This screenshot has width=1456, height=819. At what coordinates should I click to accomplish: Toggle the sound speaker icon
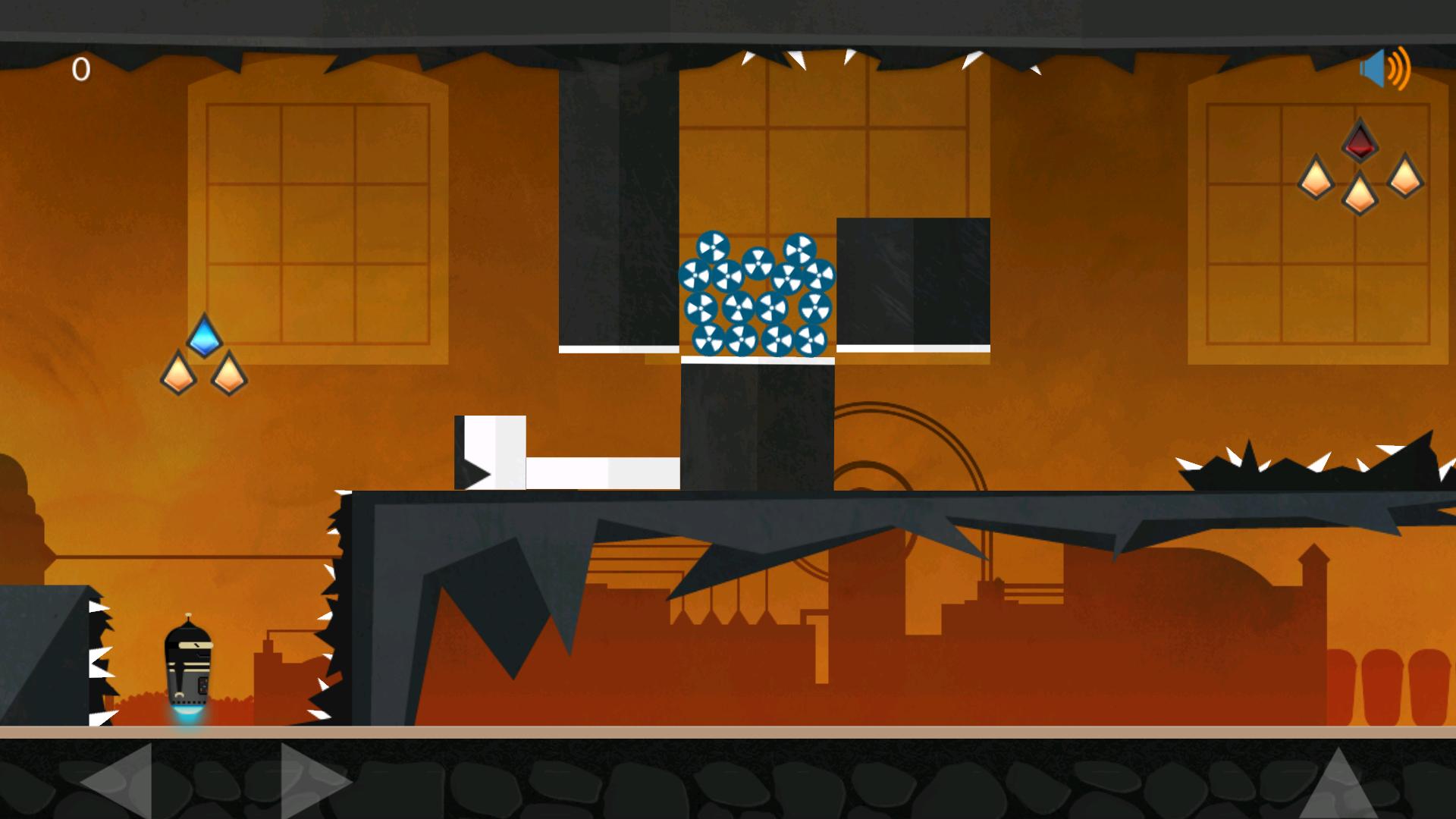point(1385,69)
